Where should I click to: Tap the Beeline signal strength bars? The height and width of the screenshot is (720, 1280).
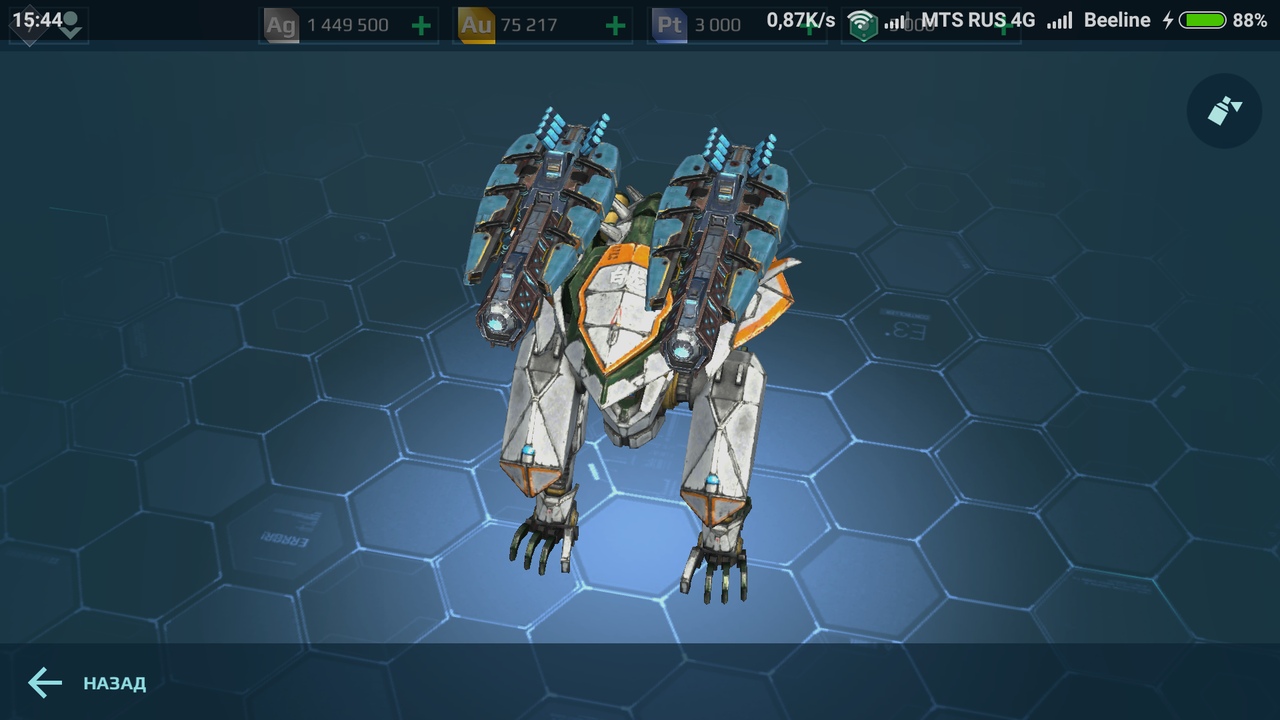(x=1060, y=19)
